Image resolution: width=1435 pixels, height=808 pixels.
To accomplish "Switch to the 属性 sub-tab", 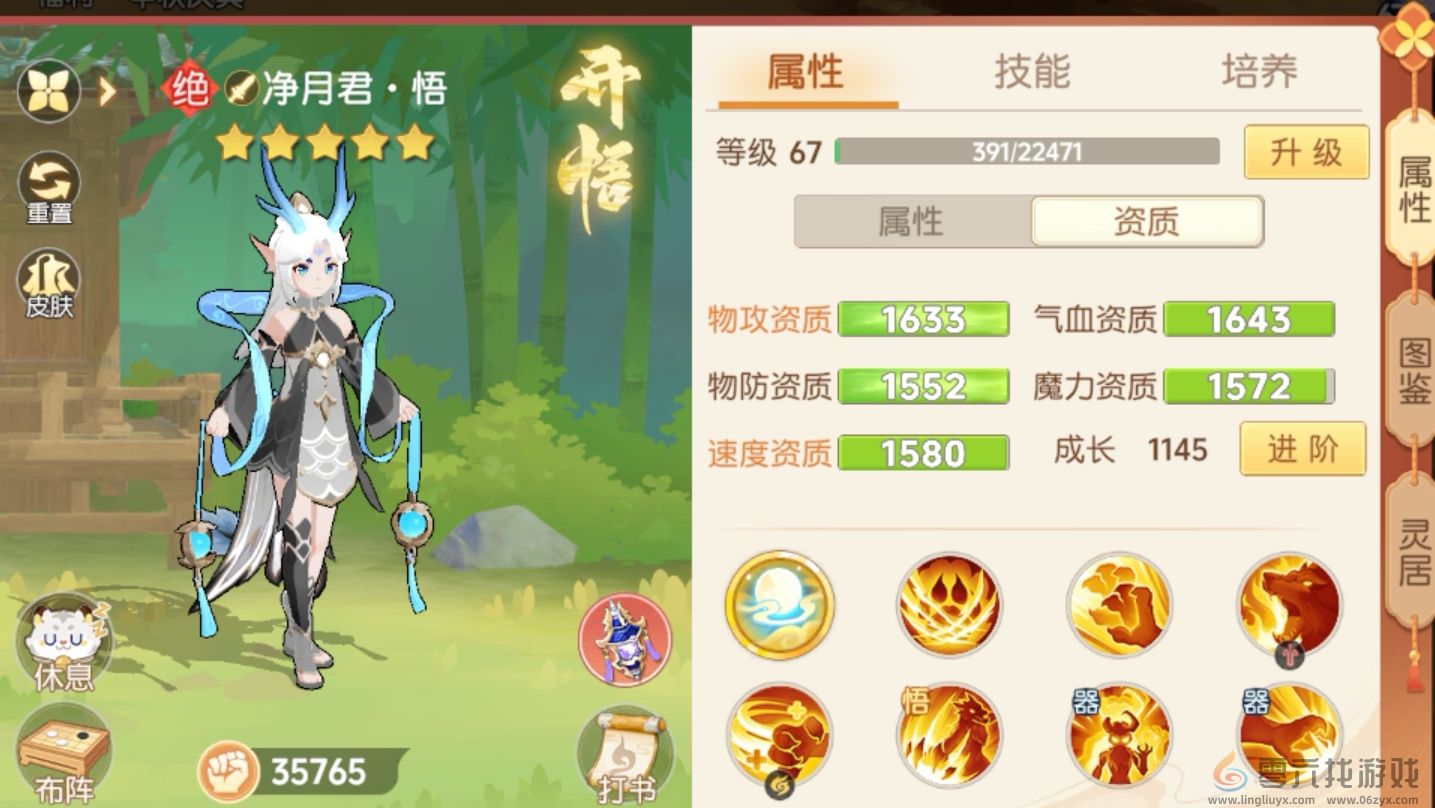I will click(913, 222).
